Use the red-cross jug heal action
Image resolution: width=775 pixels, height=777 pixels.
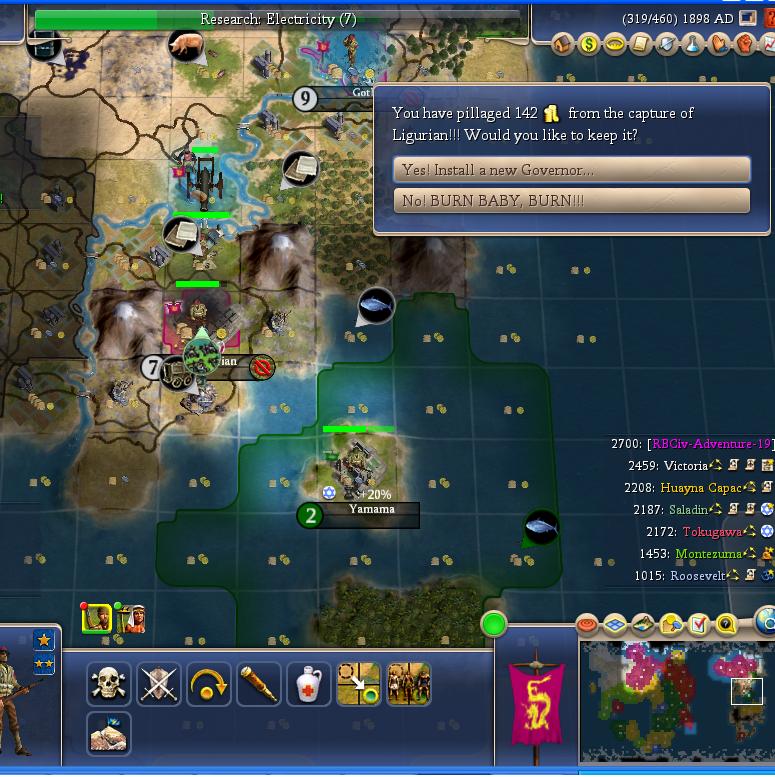[309, 685]
